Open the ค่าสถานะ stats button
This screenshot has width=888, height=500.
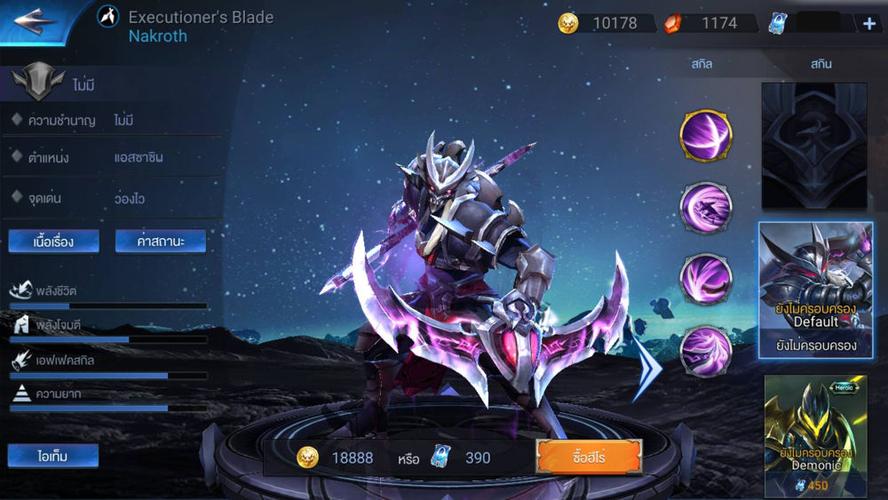[160, 241]
